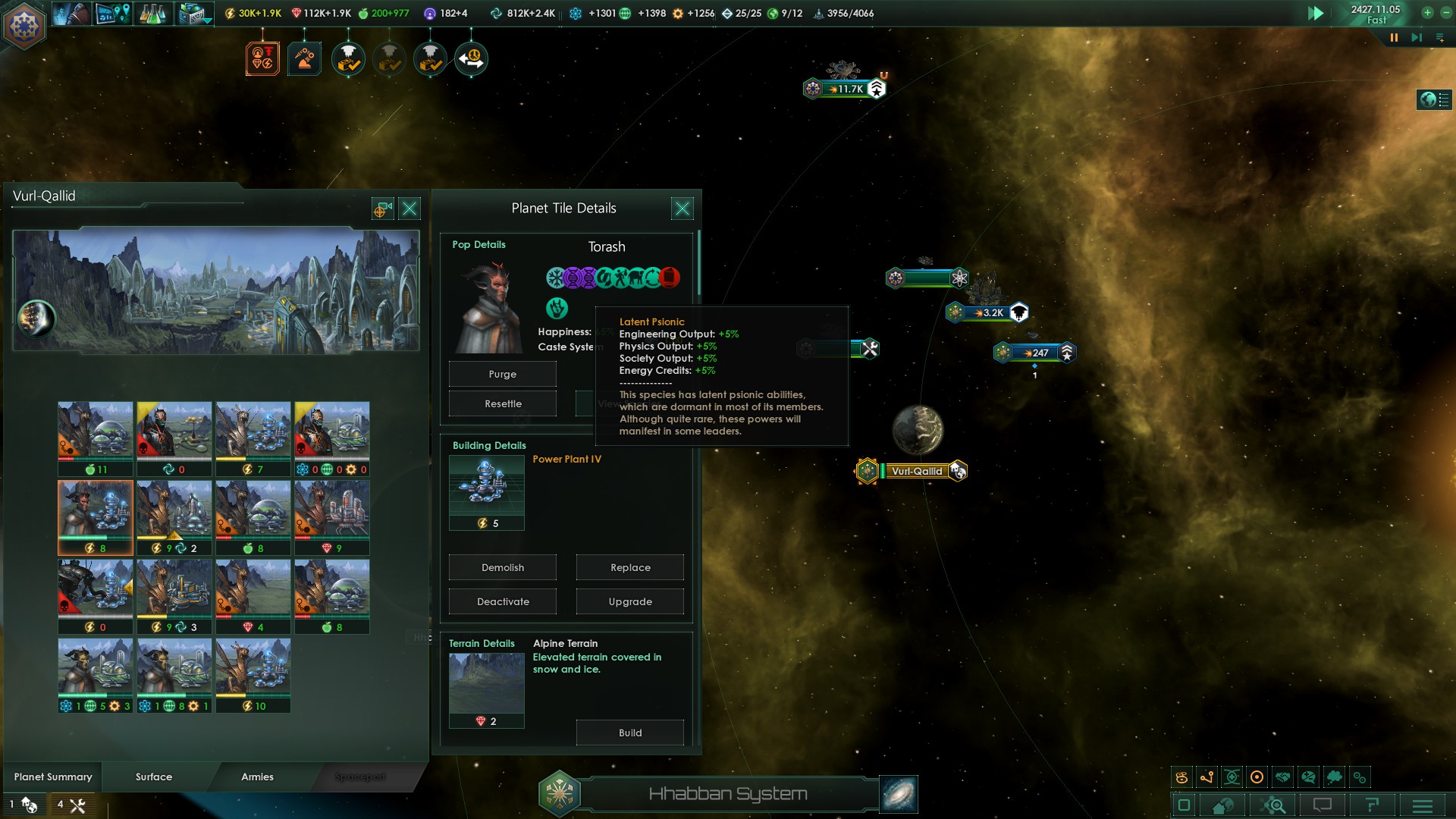
Task: Purge the selected Torash pop
Action: click(x=502, y=374)
